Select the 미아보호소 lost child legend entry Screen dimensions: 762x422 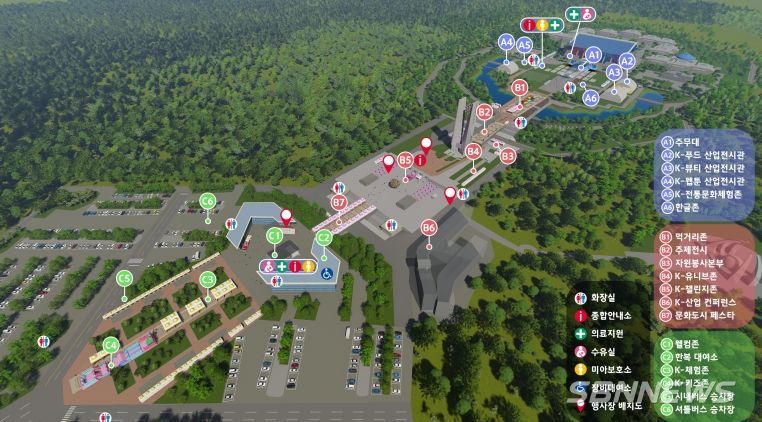tap(603, 370)
